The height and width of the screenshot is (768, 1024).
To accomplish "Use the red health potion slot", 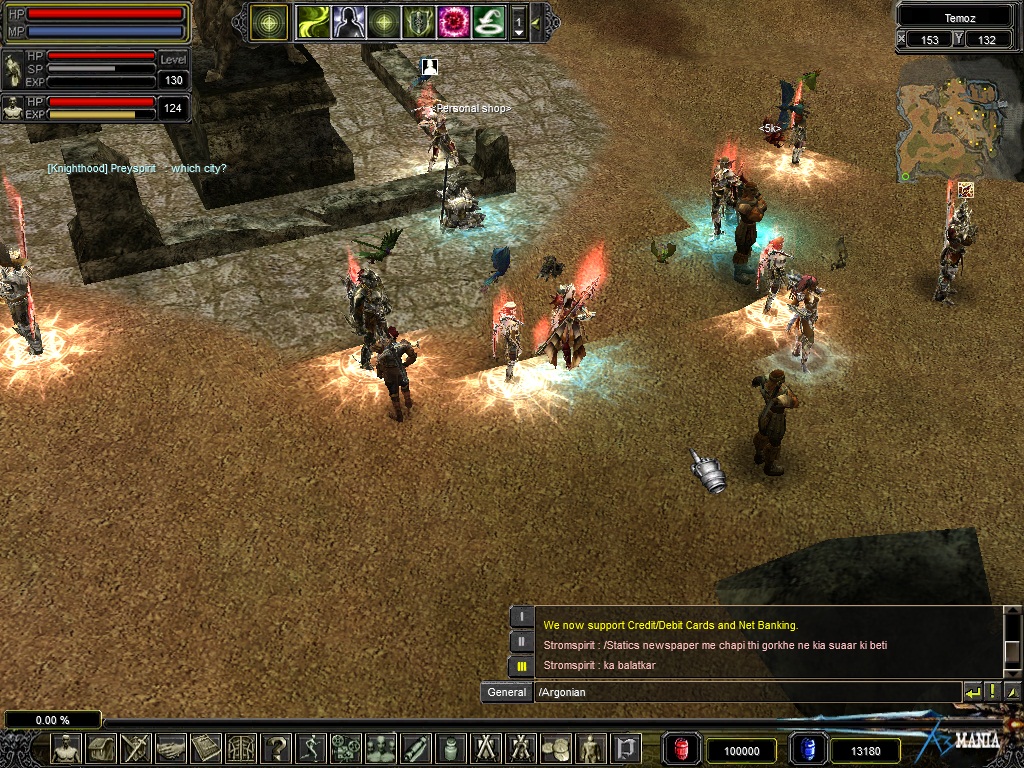I will tap(682, 749).
